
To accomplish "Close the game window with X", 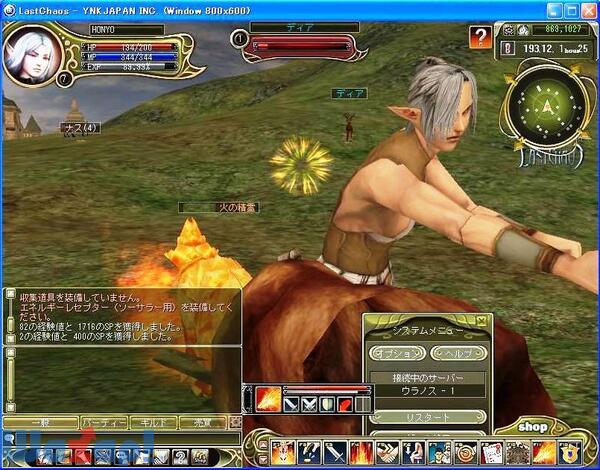I will tap(588, 8).
